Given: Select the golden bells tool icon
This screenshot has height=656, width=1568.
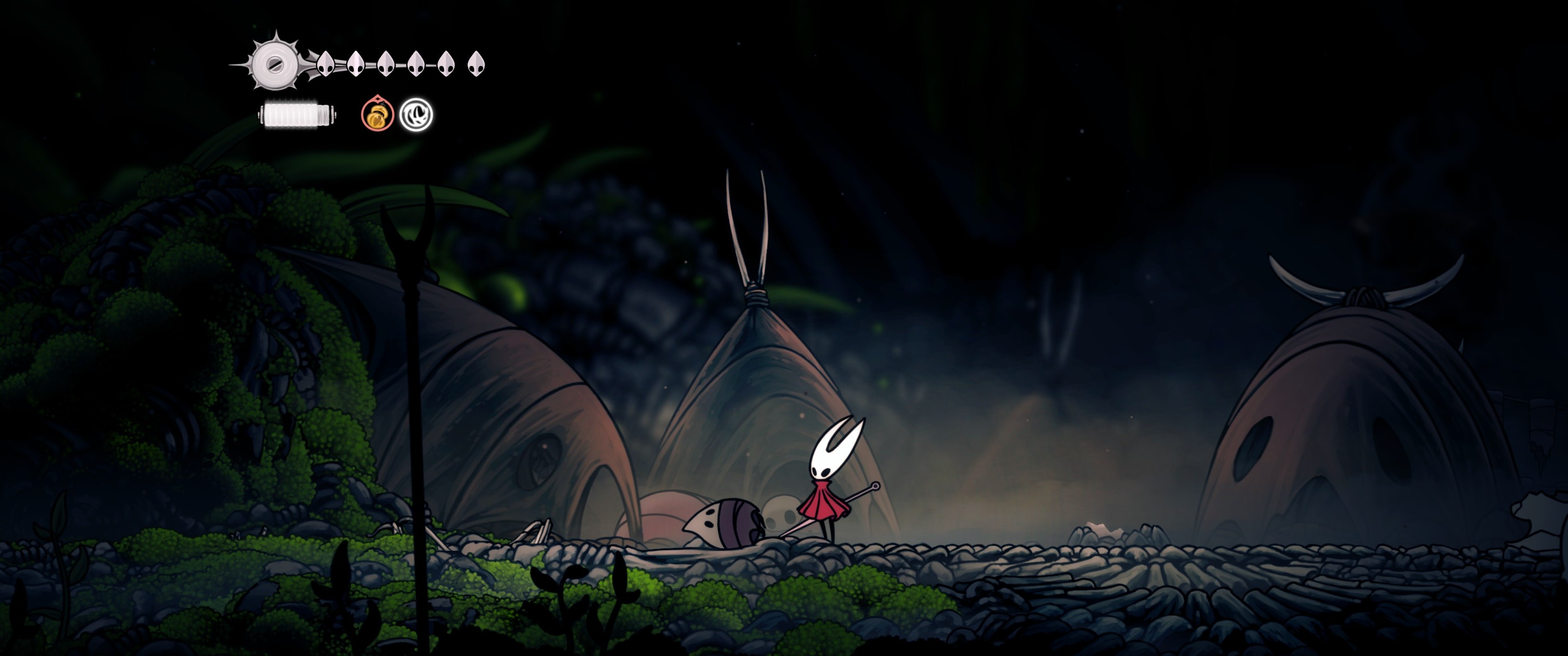Looking at the screenshot, I should point(377,114).
